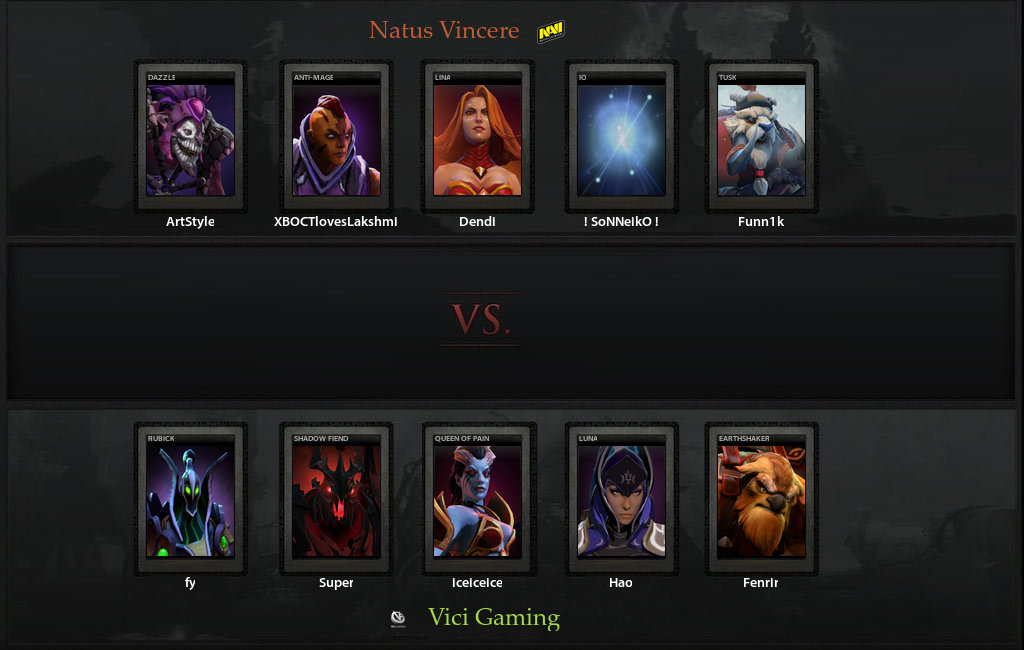Choose the Anti-Mage hero portrait

tap(336, 138)
